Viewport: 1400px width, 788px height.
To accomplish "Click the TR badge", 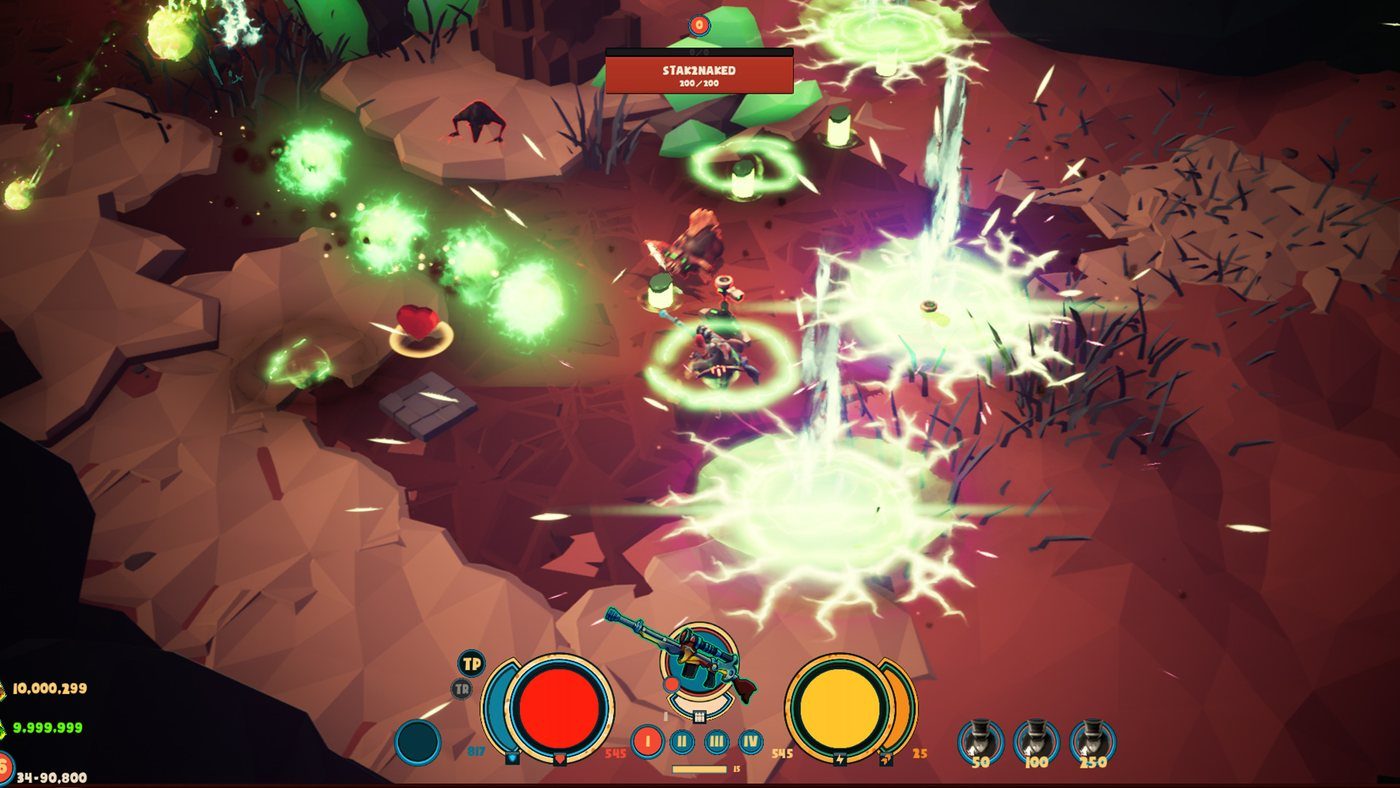I will click(x=462, y=688).
